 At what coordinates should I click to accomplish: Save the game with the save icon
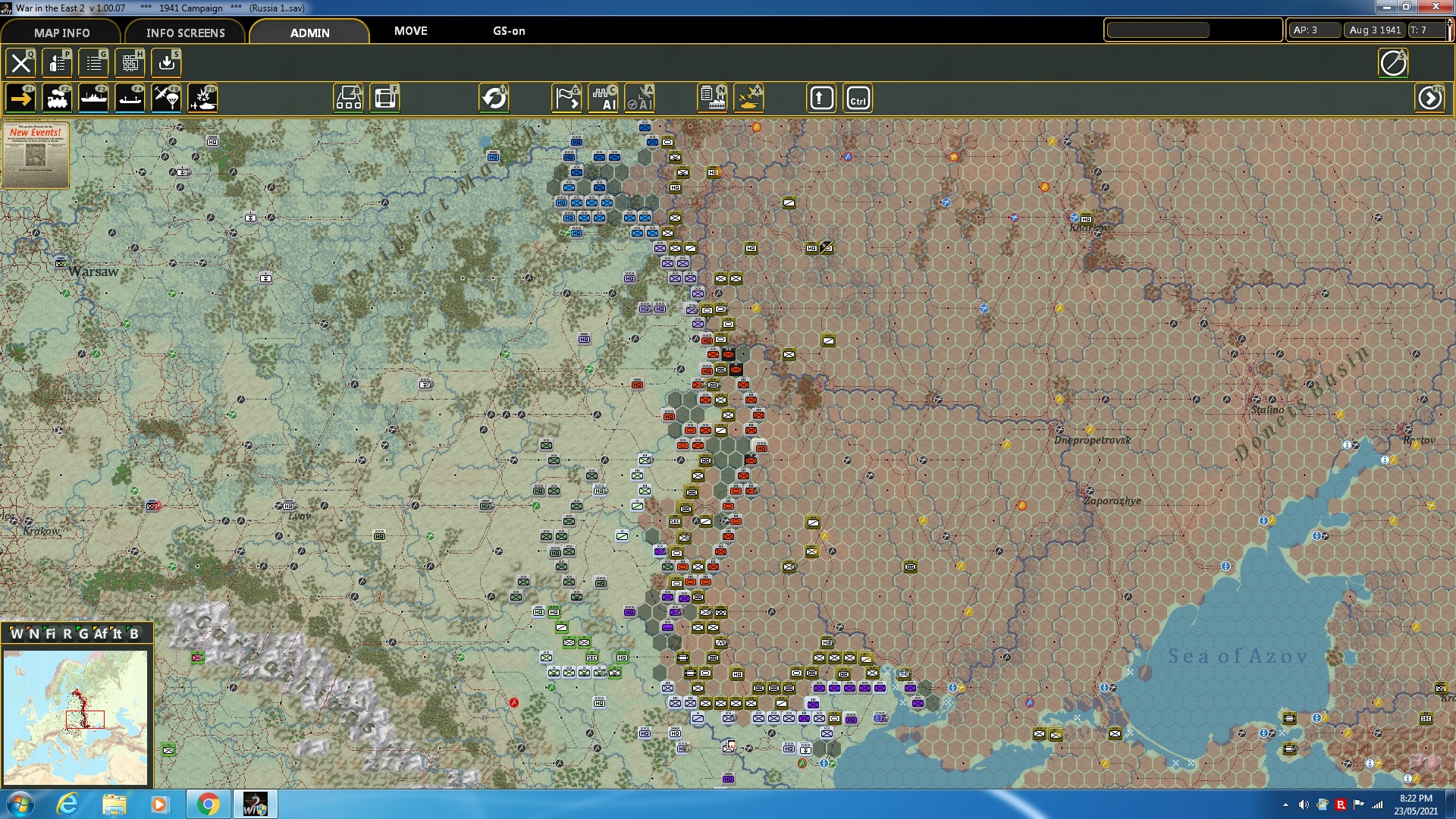(166, 63)
